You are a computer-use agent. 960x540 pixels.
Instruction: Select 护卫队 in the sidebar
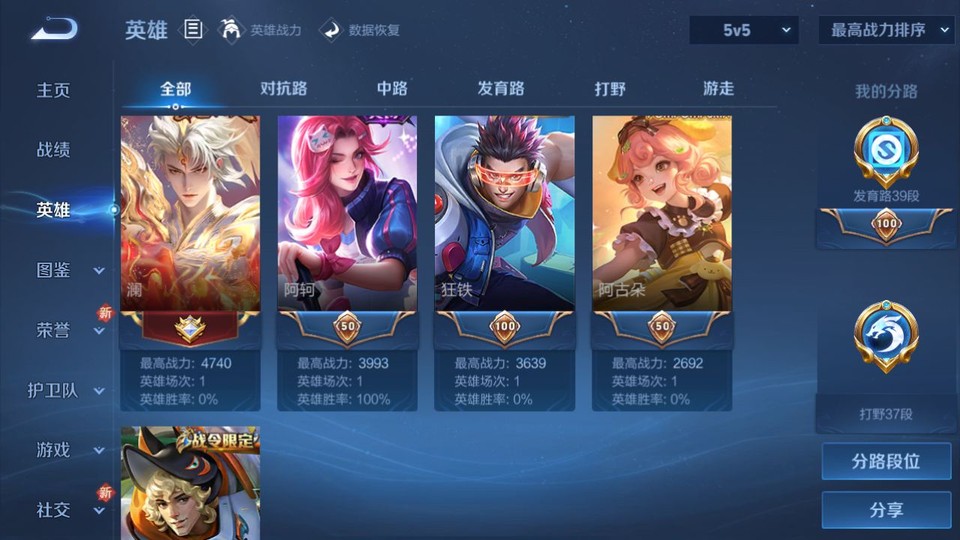(60, 390)
